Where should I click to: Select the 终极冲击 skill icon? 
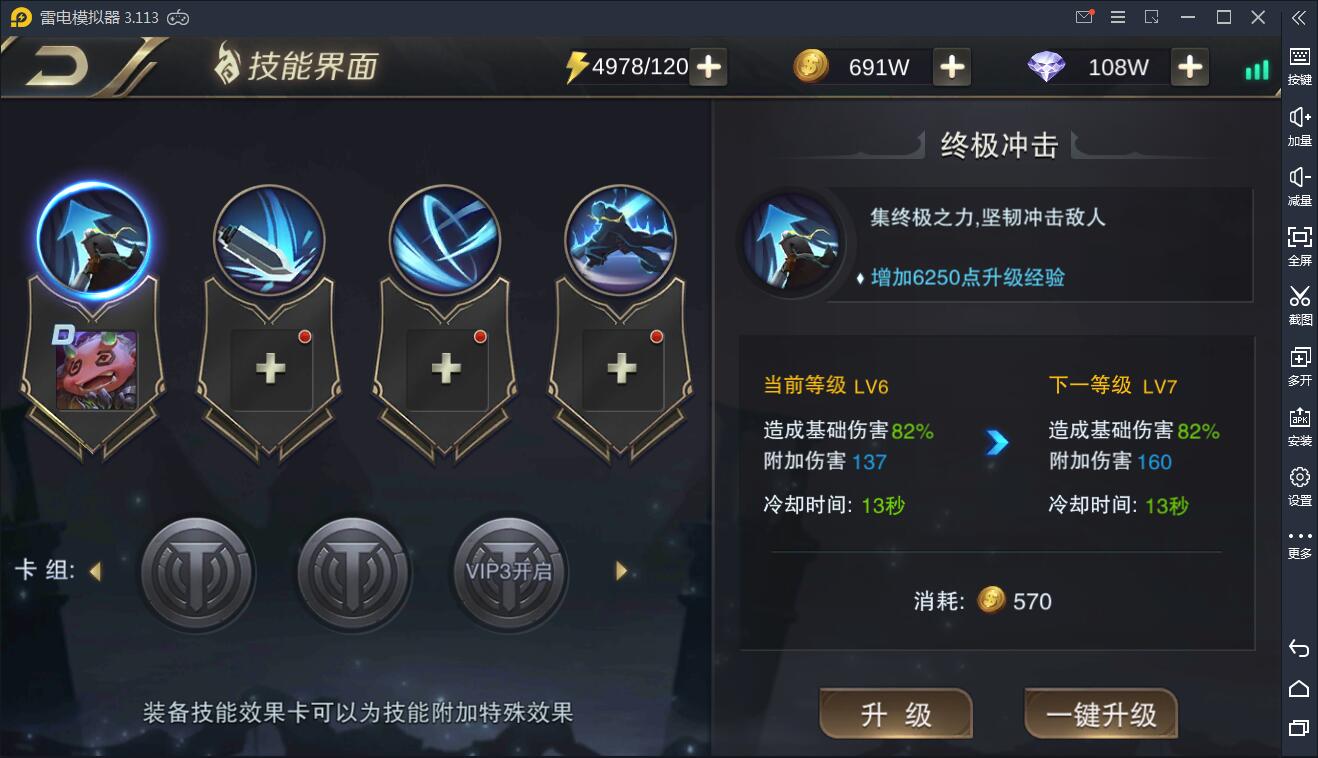coord(93,237)
